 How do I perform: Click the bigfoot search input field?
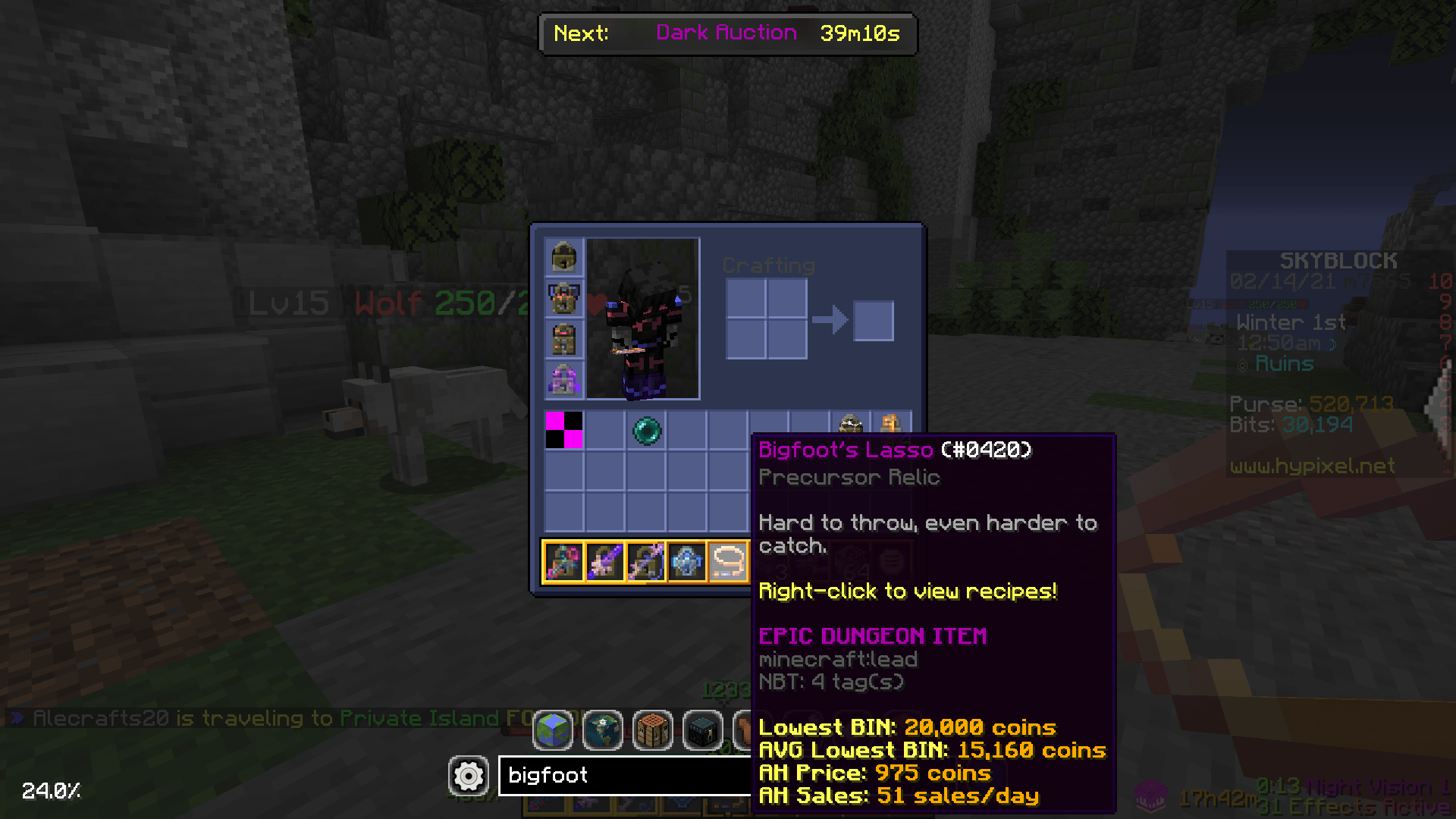click(x=622, y=775)
